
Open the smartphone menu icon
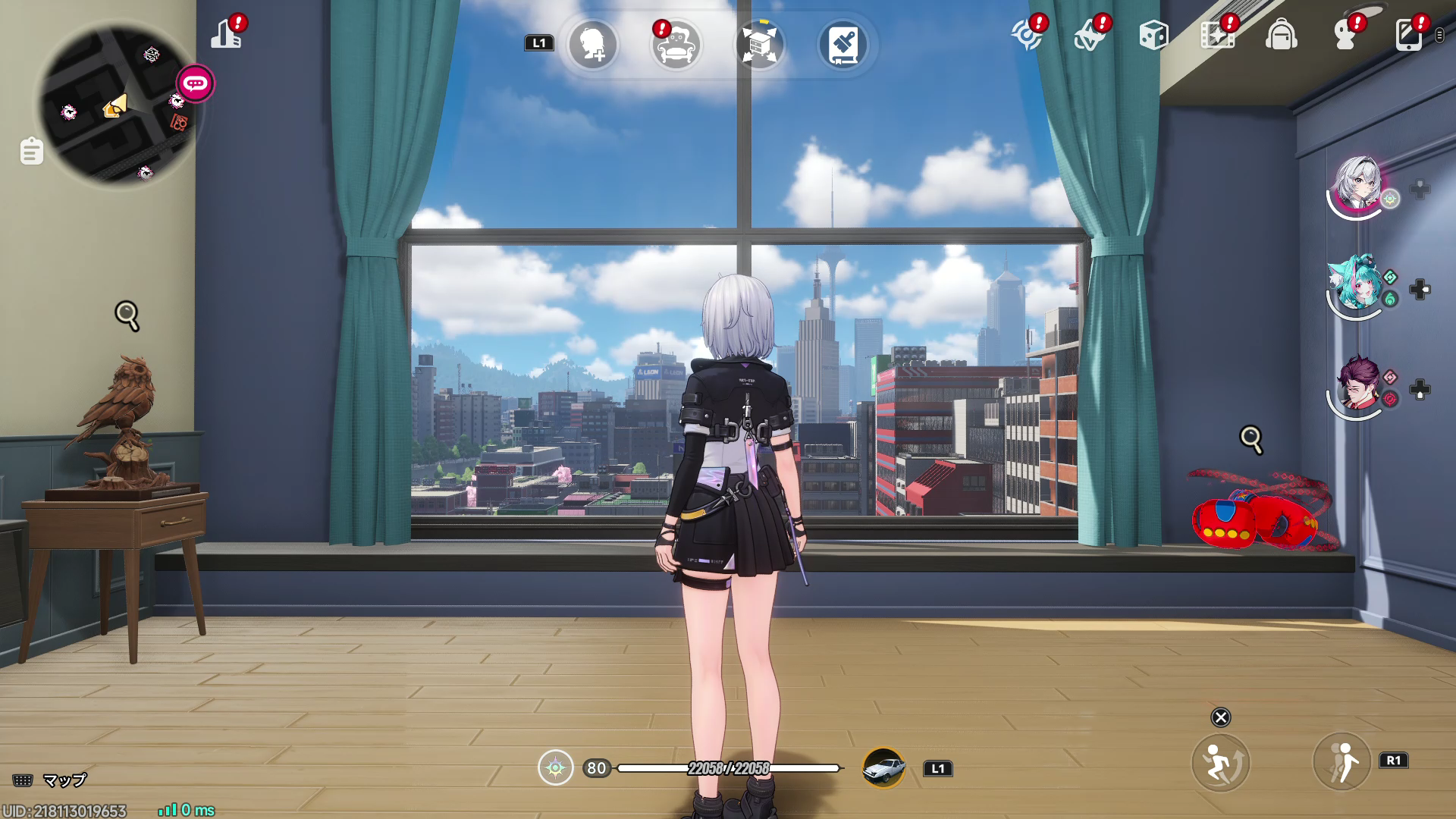[1408, 35]
